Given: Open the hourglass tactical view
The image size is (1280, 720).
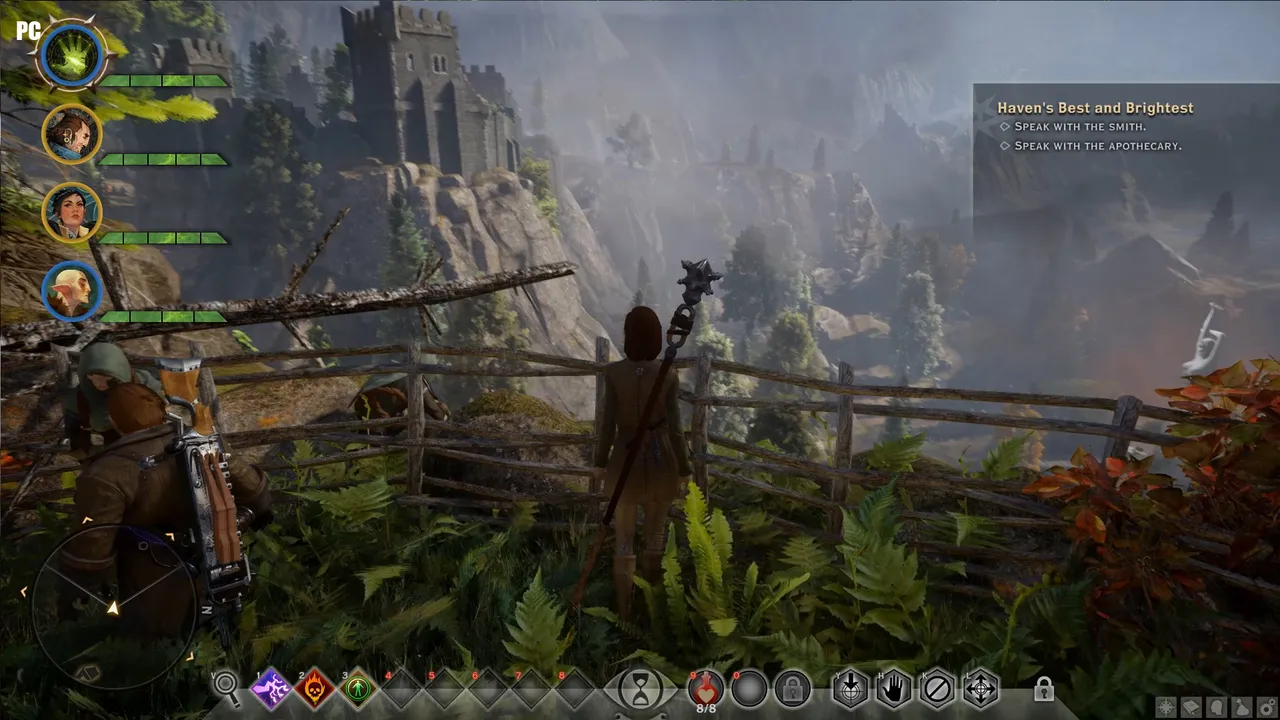Looking at the screenshot, I should point(639,689).
